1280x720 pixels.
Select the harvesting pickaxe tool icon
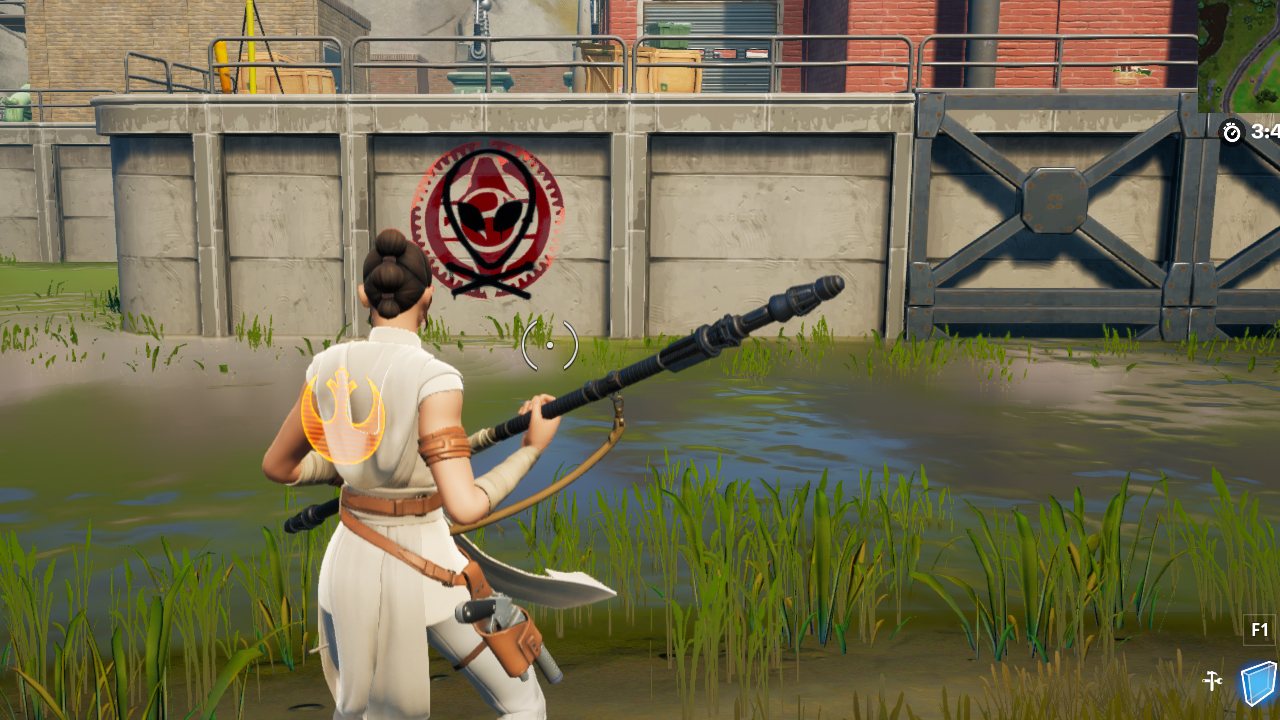(x=1211, y=681)
